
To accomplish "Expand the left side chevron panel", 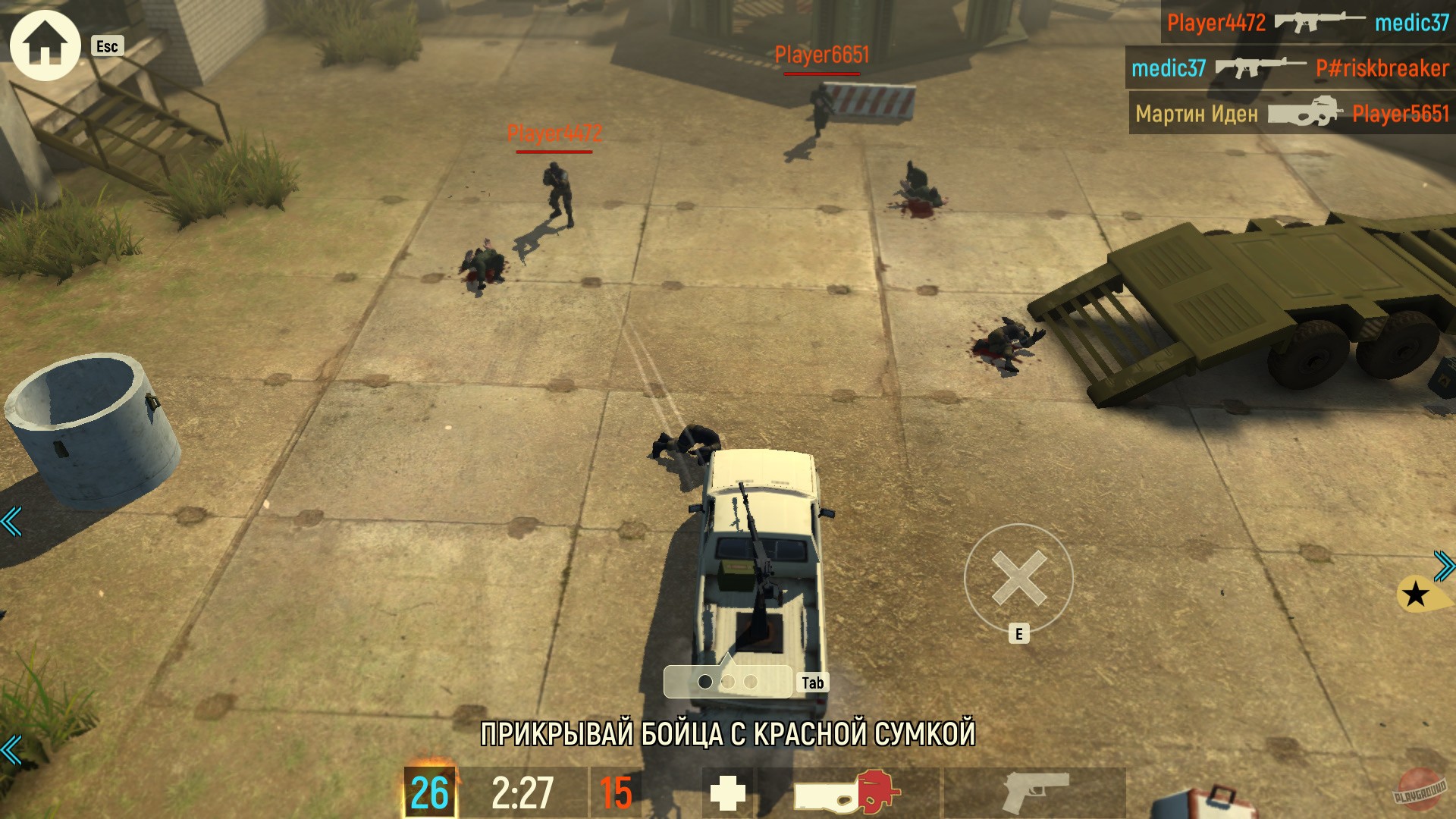I will pos(11,520).
